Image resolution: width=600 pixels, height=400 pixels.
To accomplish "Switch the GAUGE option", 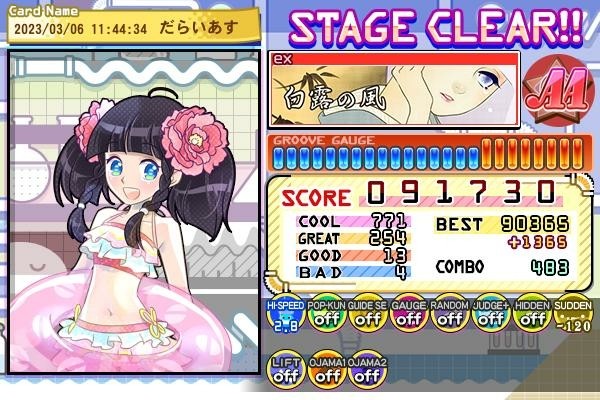I will (408, 317).
